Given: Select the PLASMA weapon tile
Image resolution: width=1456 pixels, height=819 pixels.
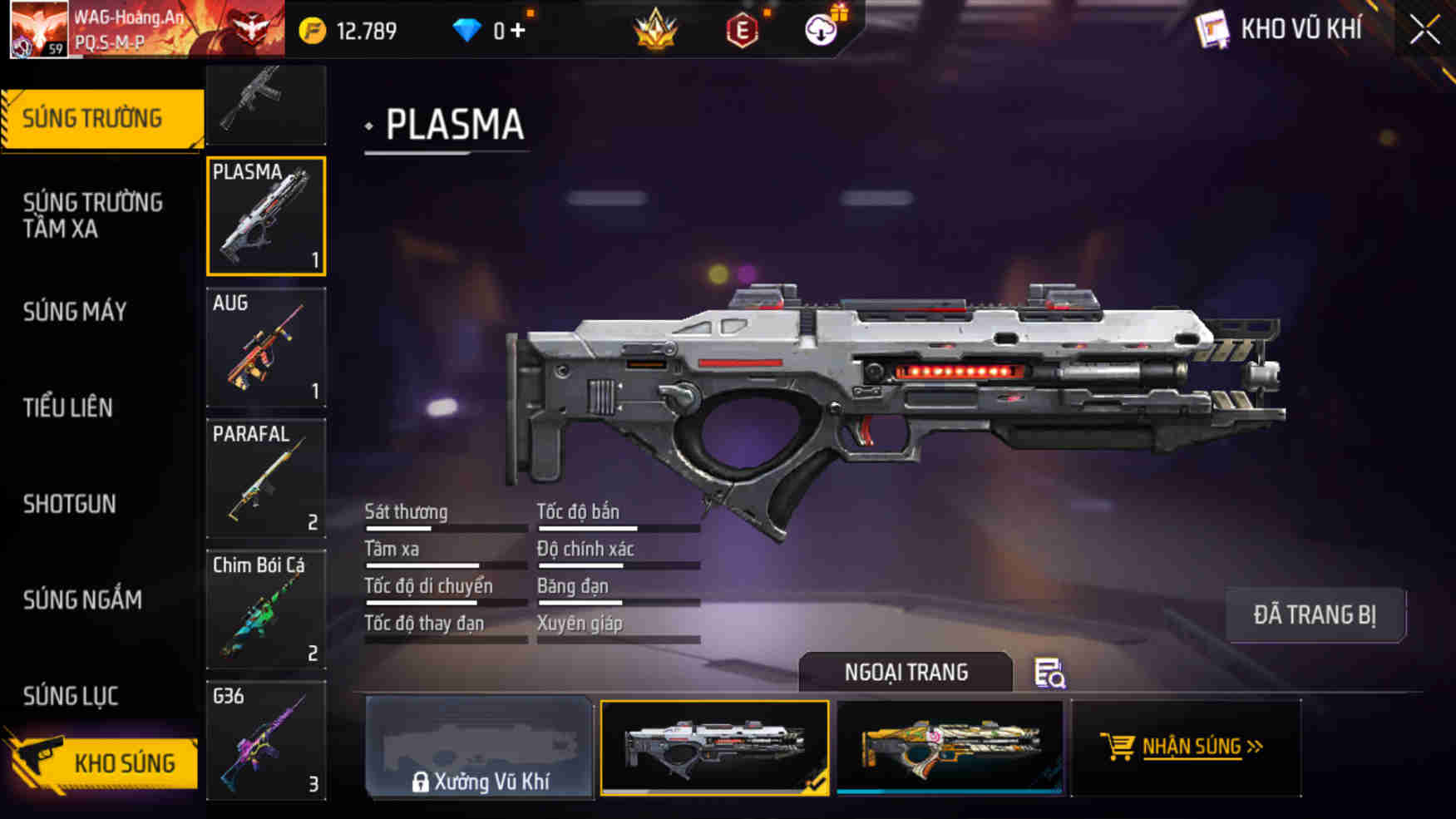Looking at the screenshot, I should (x=266, y=216).
